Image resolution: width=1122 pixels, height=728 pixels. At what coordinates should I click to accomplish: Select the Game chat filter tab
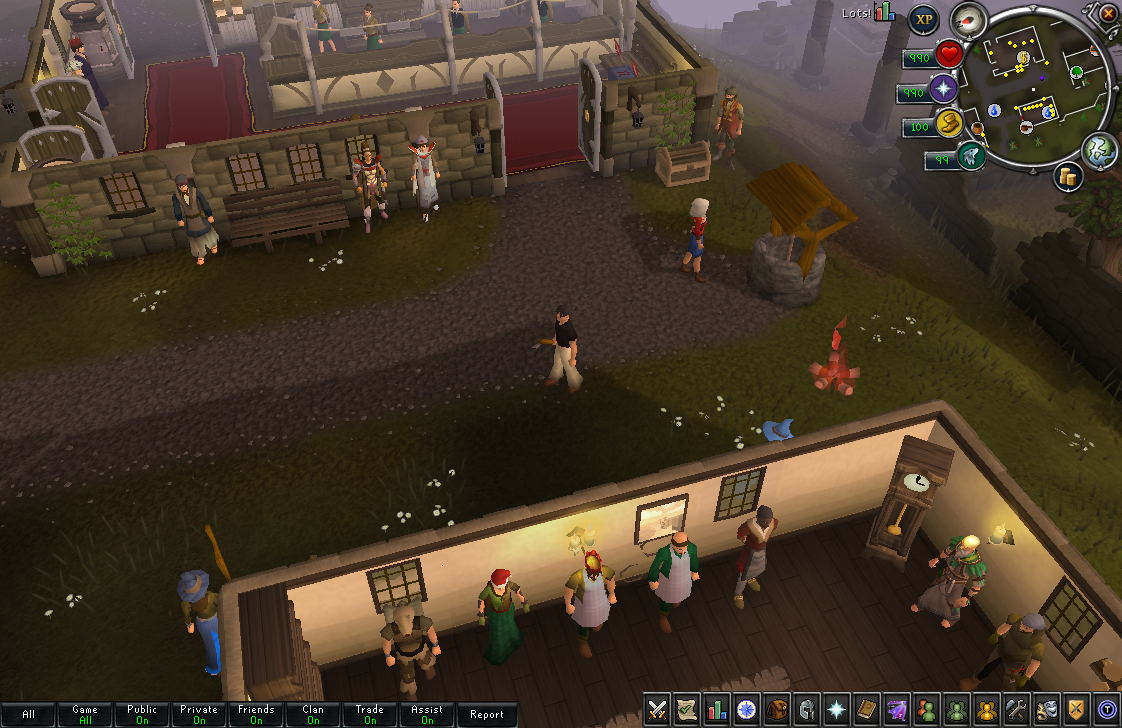(85, 714)
